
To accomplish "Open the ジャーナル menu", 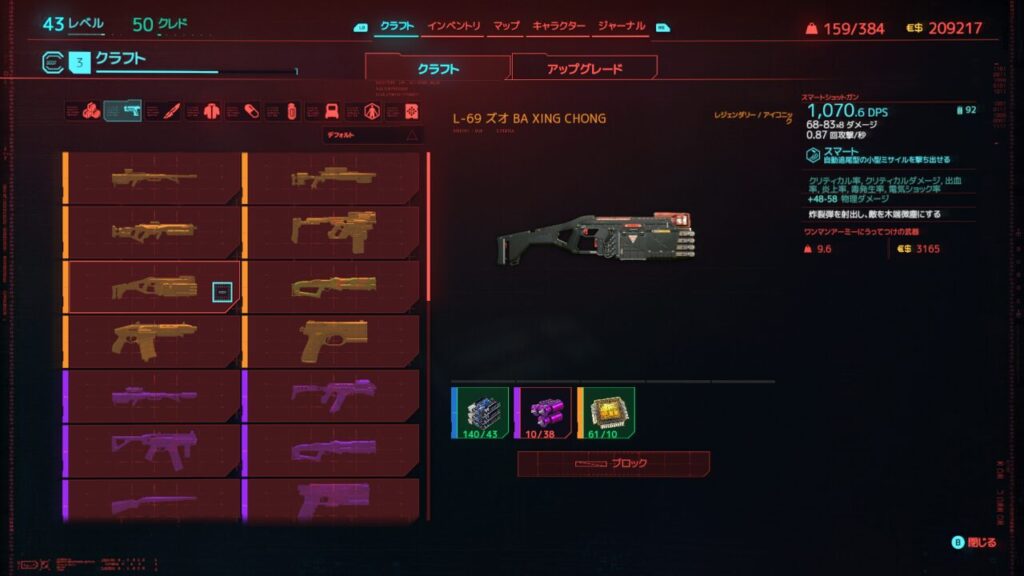I will (620, 25).
